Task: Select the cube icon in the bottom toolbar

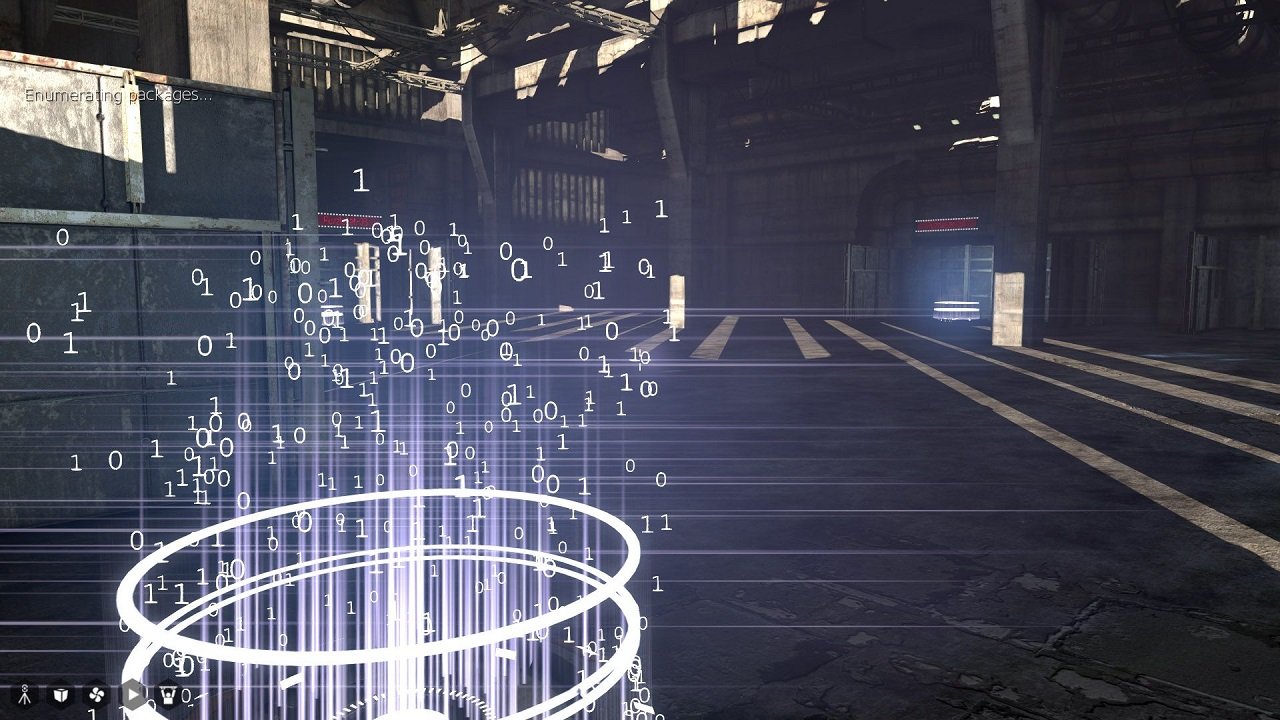Action: click(60, 694)
